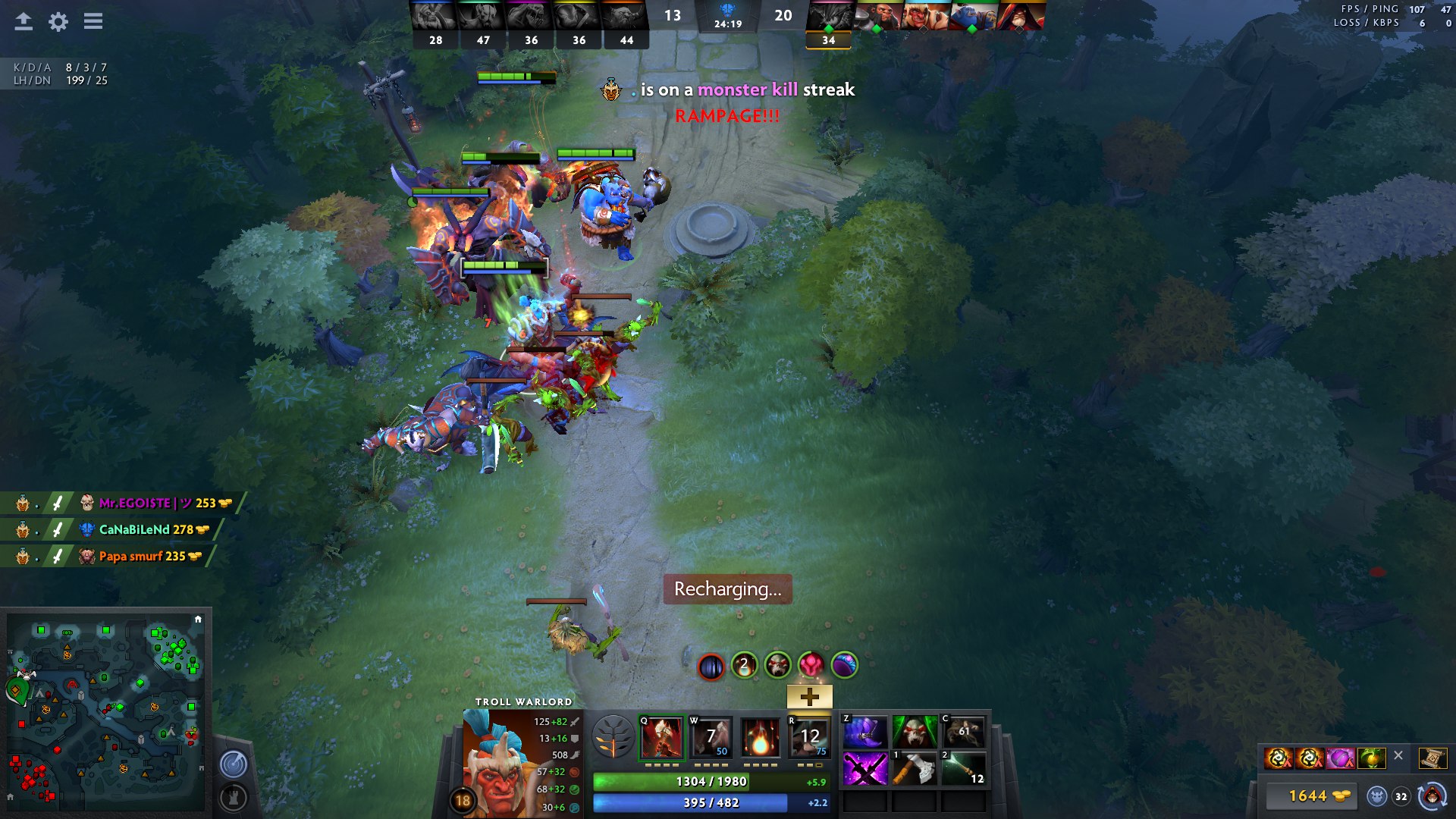
Task: Open the shop via the gold button
Action: 1318,795
